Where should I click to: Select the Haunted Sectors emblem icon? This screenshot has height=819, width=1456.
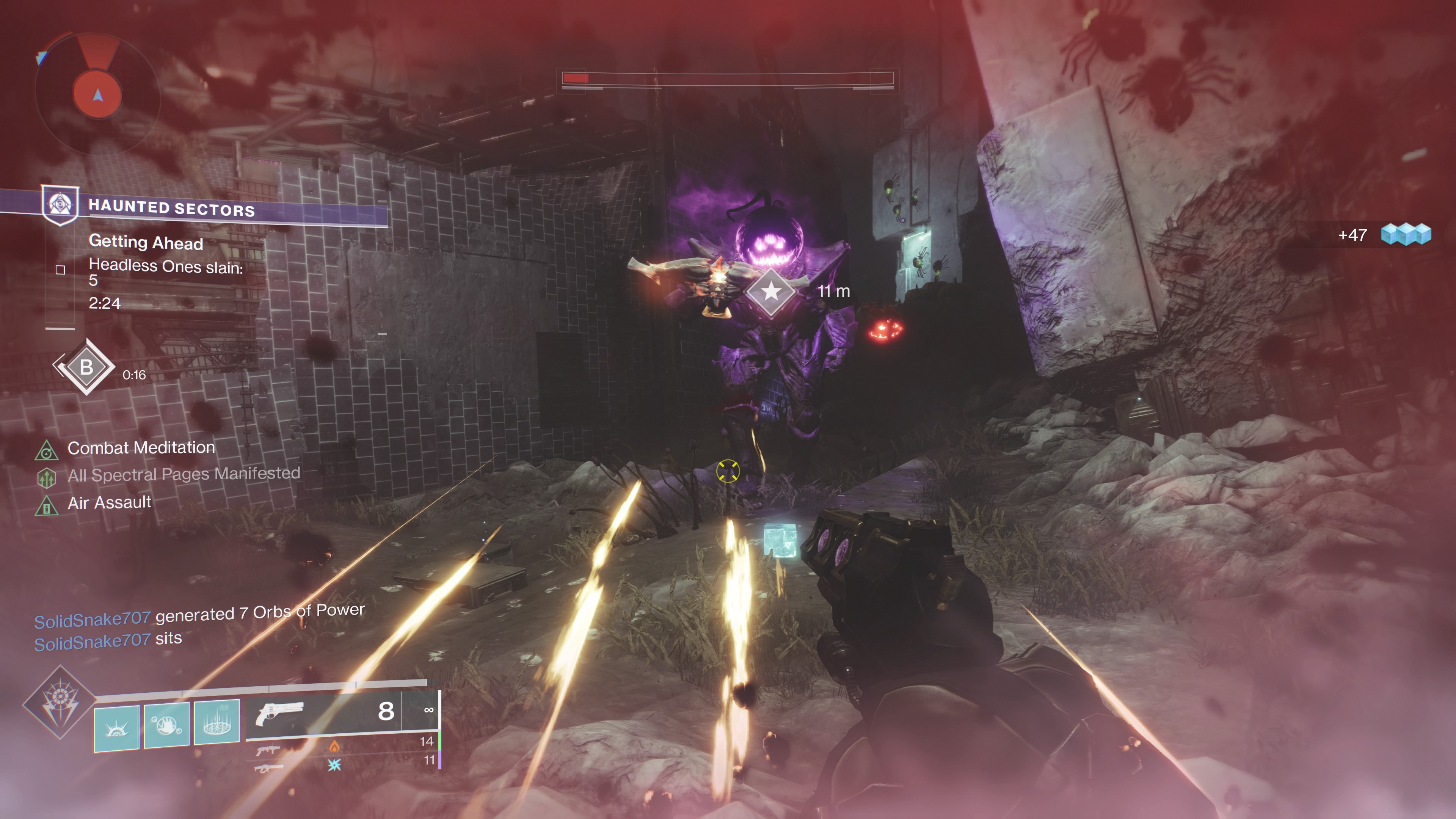61,204
